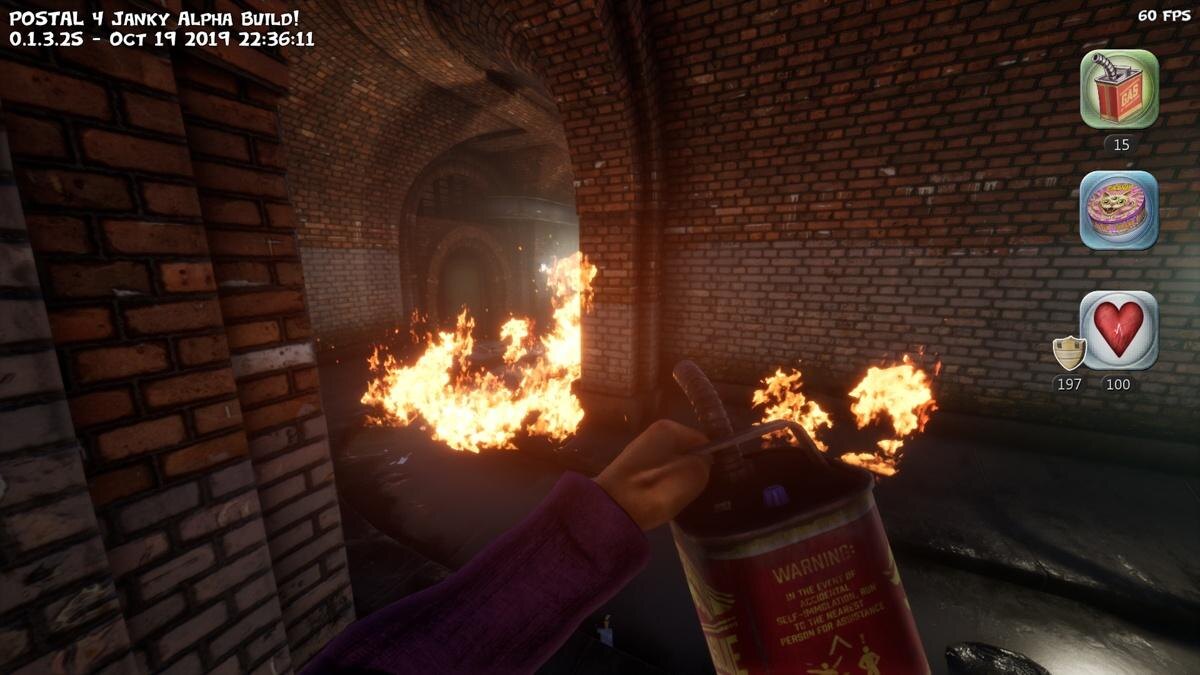Click the pink catnip tin item icon
Image resolution: width=1200 pixels, height=675 pixels.
(1119, 210)
